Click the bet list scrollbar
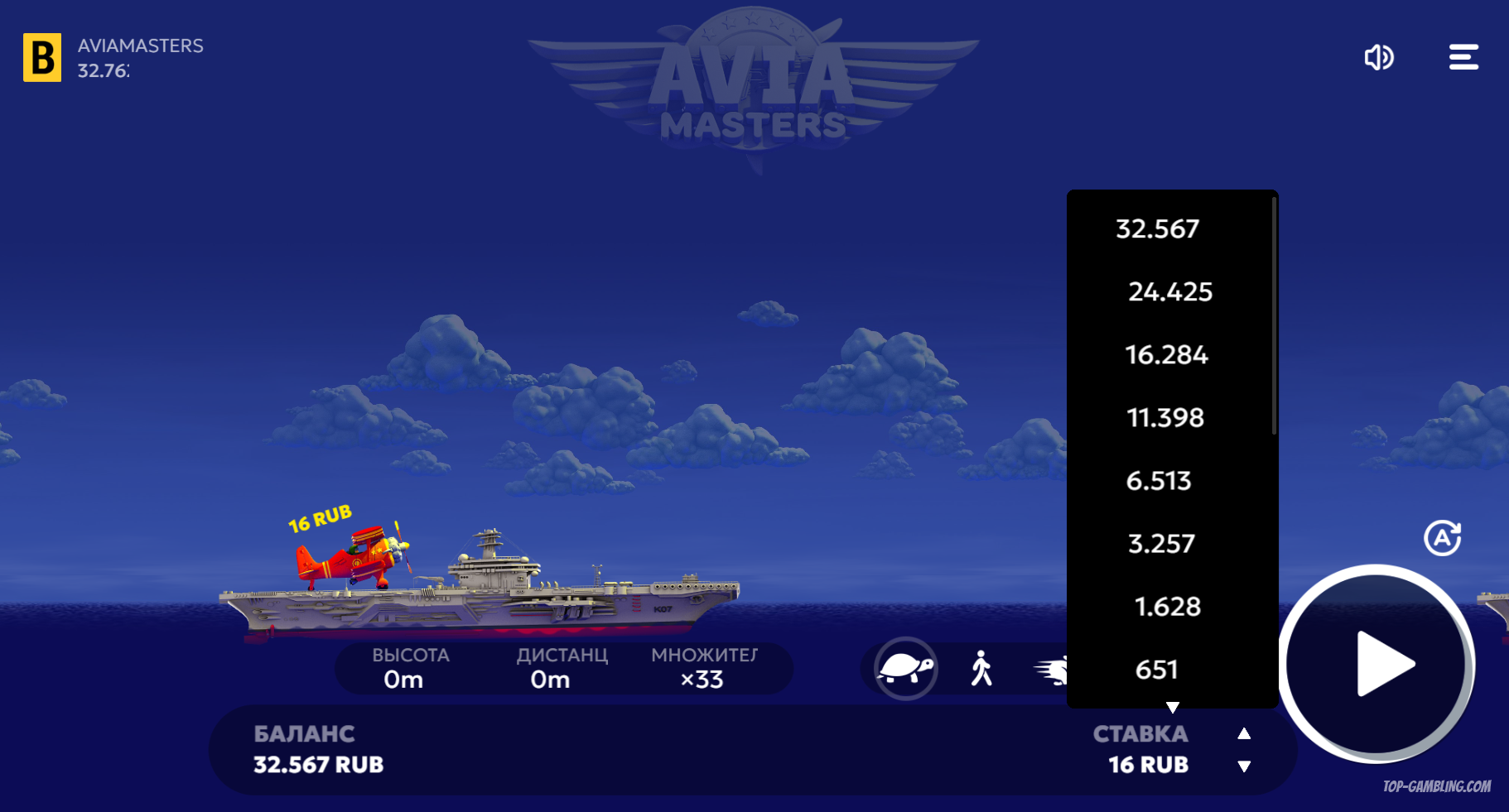The width and height of the screenshot is (1509, 812). (1274, 315)
